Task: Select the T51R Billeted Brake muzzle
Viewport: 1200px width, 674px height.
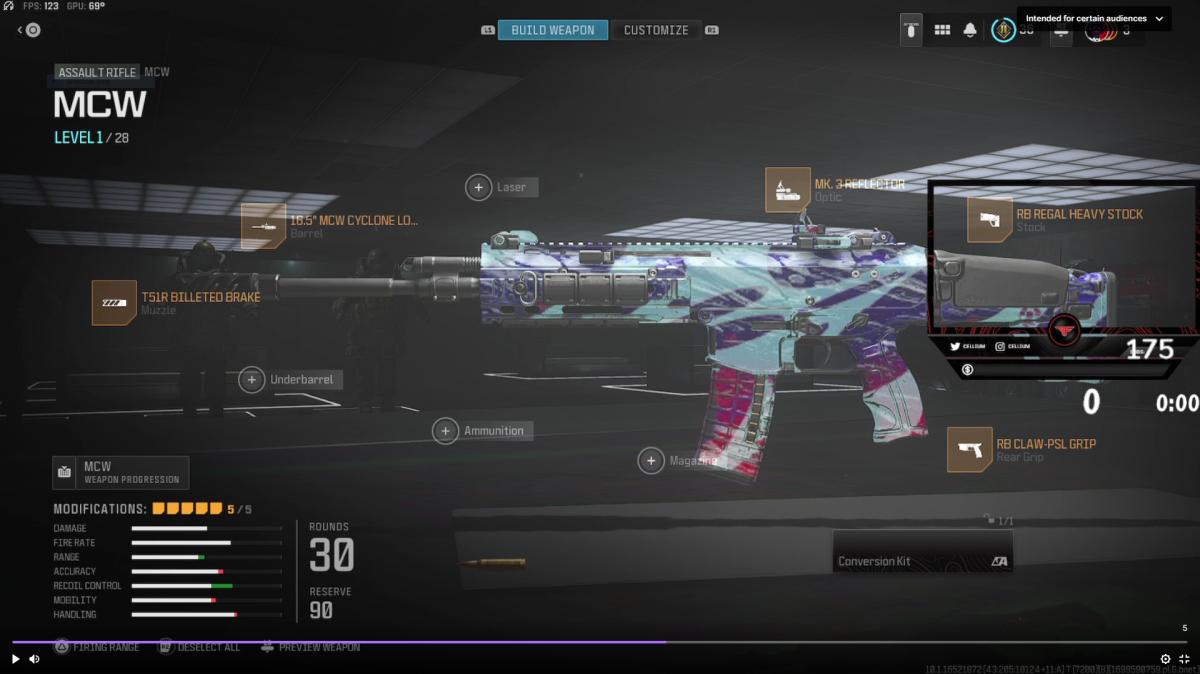Action: click(114, 302)
